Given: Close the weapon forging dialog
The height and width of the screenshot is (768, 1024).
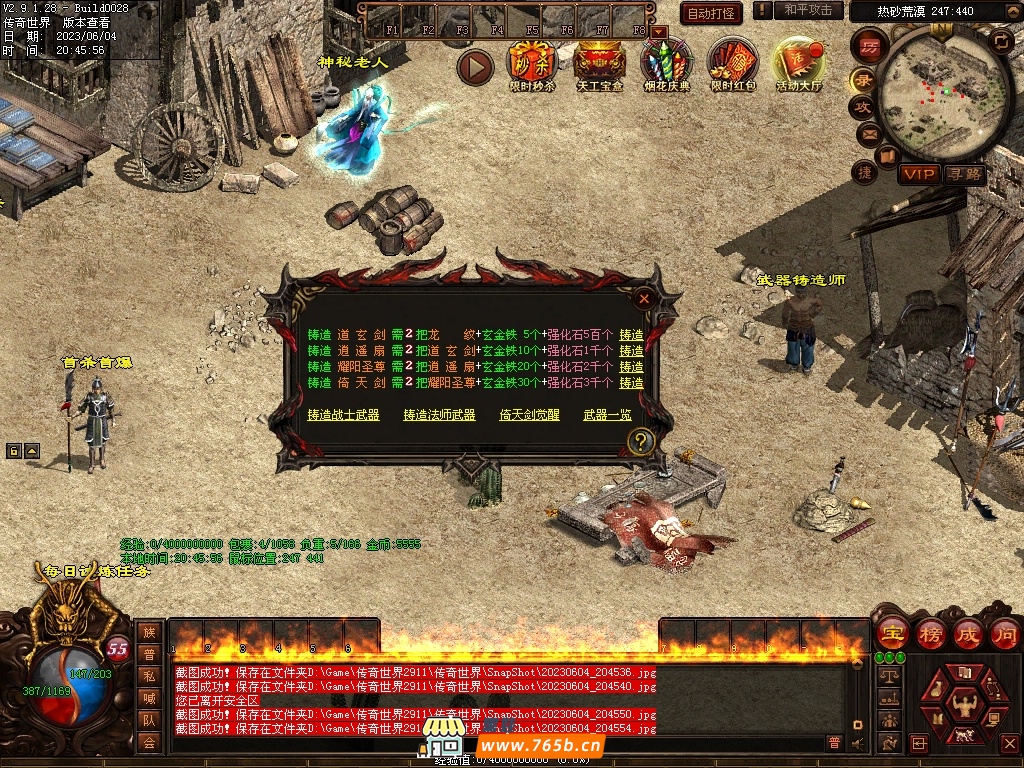Looking at the screenshot, I should click(645, 298).
